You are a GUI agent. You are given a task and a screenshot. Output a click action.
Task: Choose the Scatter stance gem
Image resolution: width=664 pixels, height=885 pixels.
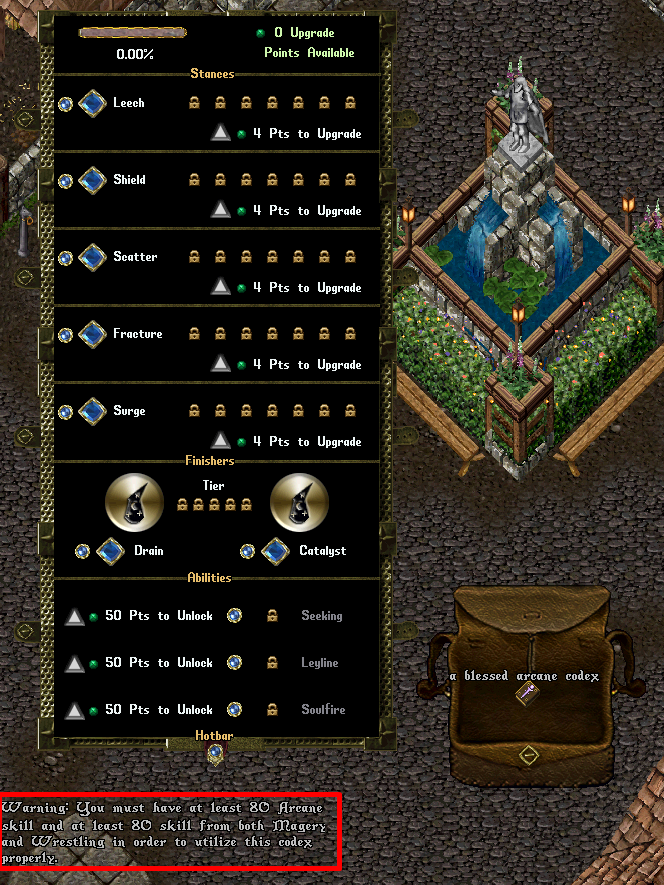click(x=92, y=257)
